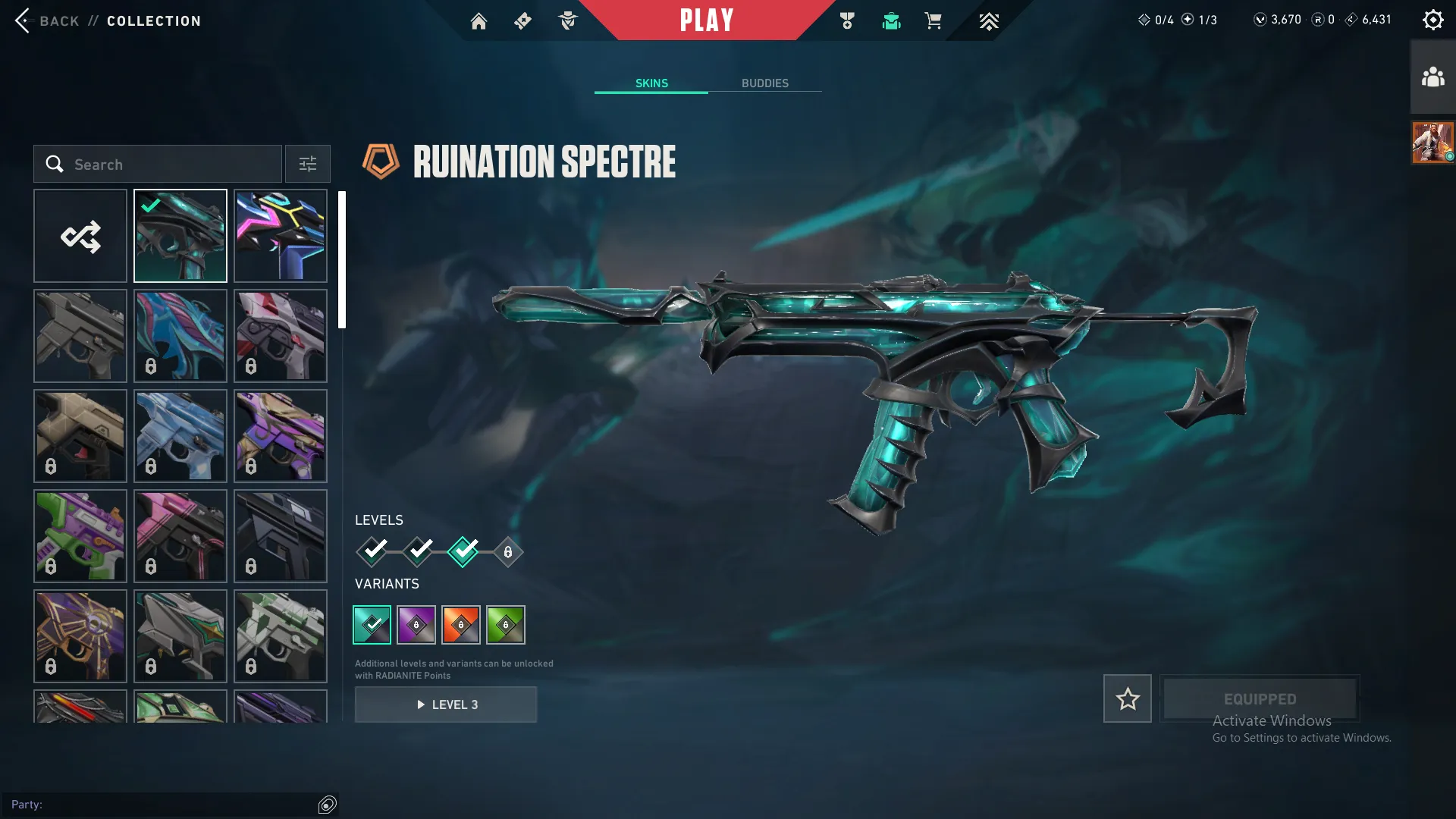Viewport: 1456px width, 819px height.
Task: Click the random skin shuffle tile
Action: point(80,235)
